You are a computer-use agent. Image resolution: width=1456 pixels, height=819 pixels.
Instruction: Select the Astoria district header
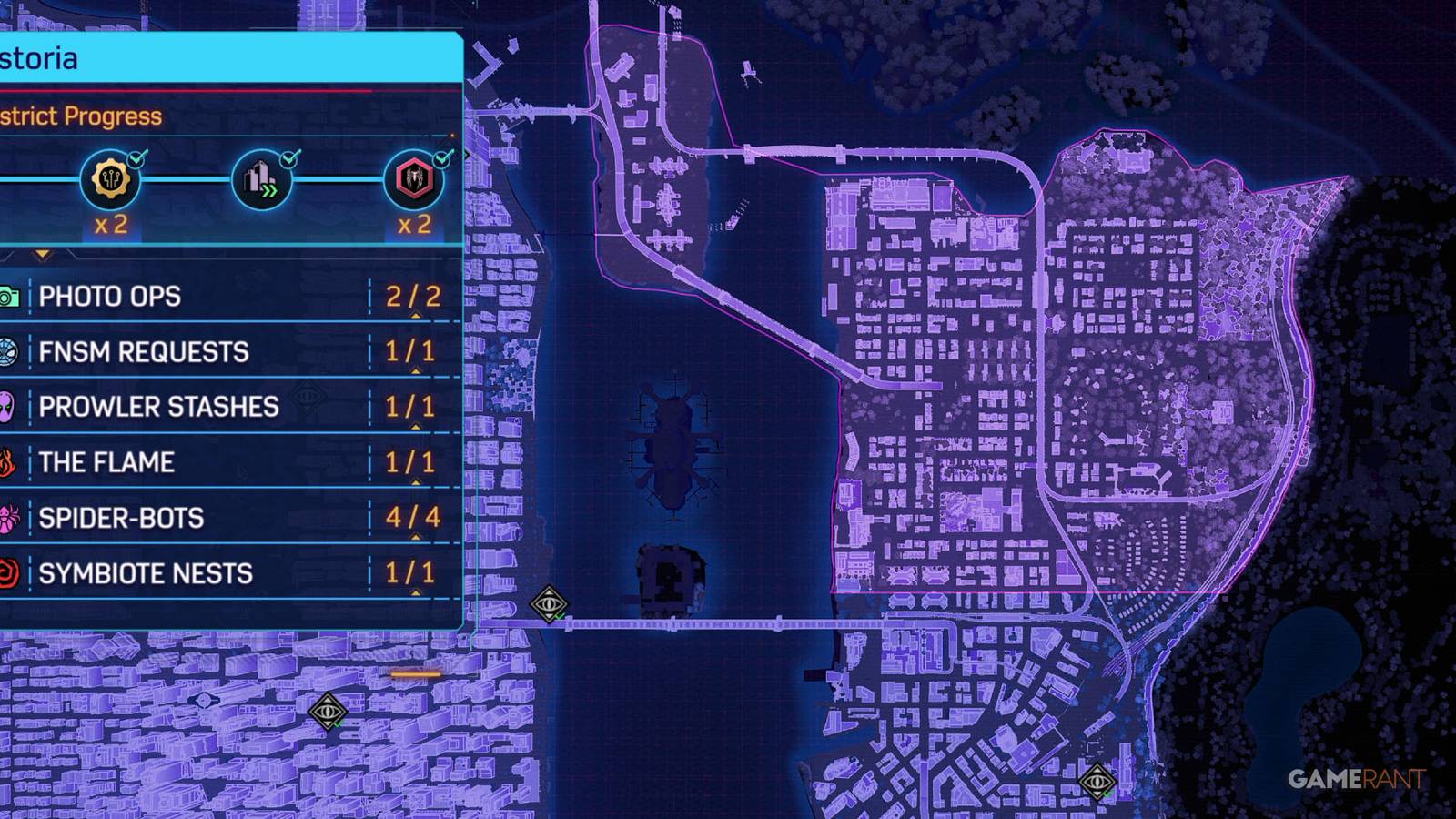point(36,57)
